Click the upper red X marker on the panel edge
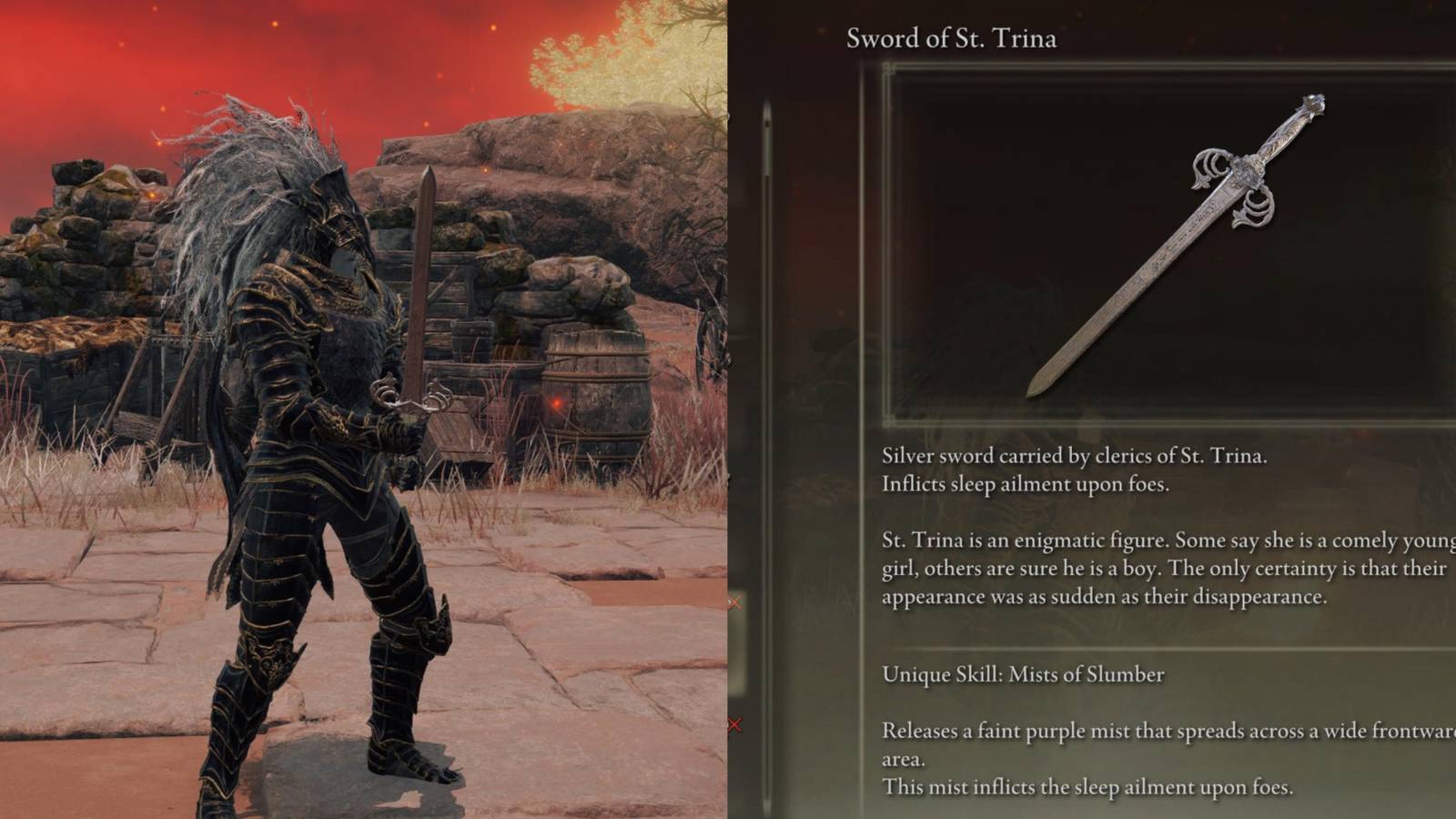 [735, 601]
